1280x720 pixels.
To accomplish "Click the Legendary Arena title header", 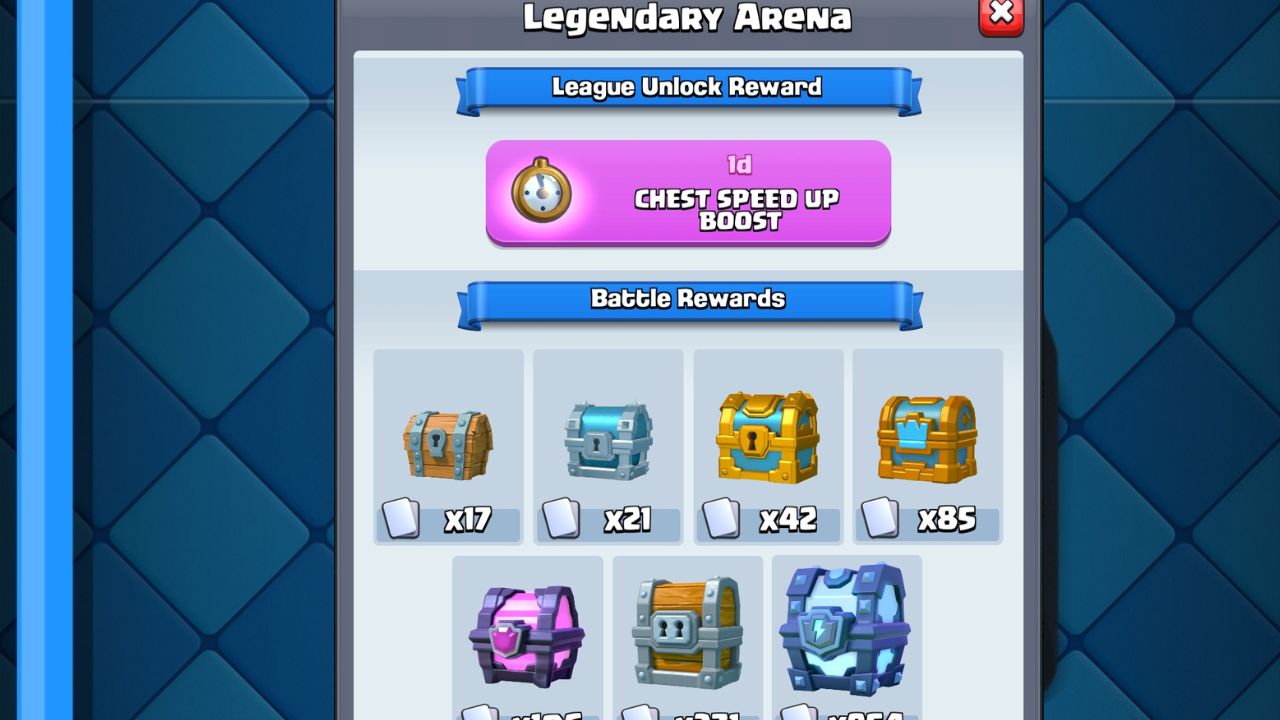I will click(x=685, y=17).
